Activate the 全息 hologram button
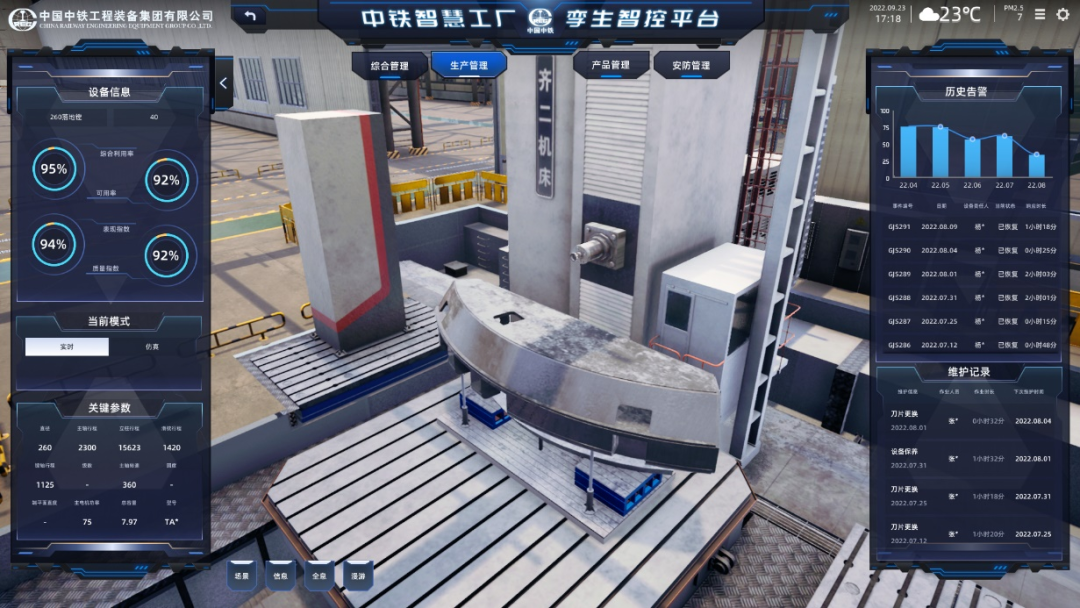The image size is (1080, 608). 319,576
